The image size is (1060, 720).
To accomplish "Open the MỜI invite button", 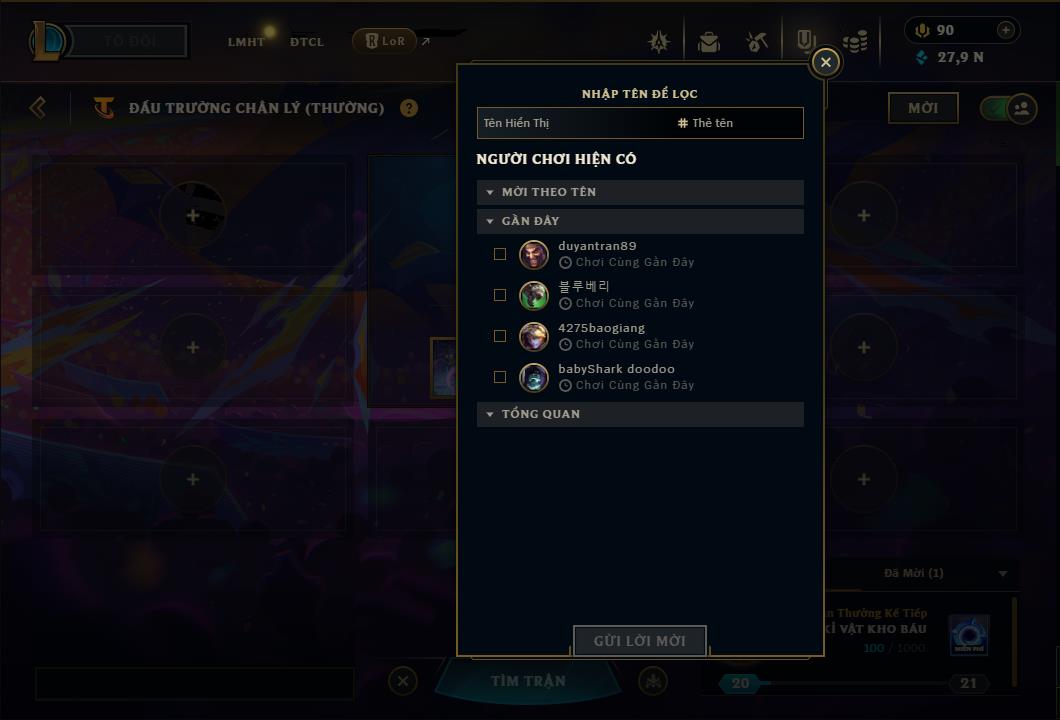I will pyautogui.click(x=922, y=108).
